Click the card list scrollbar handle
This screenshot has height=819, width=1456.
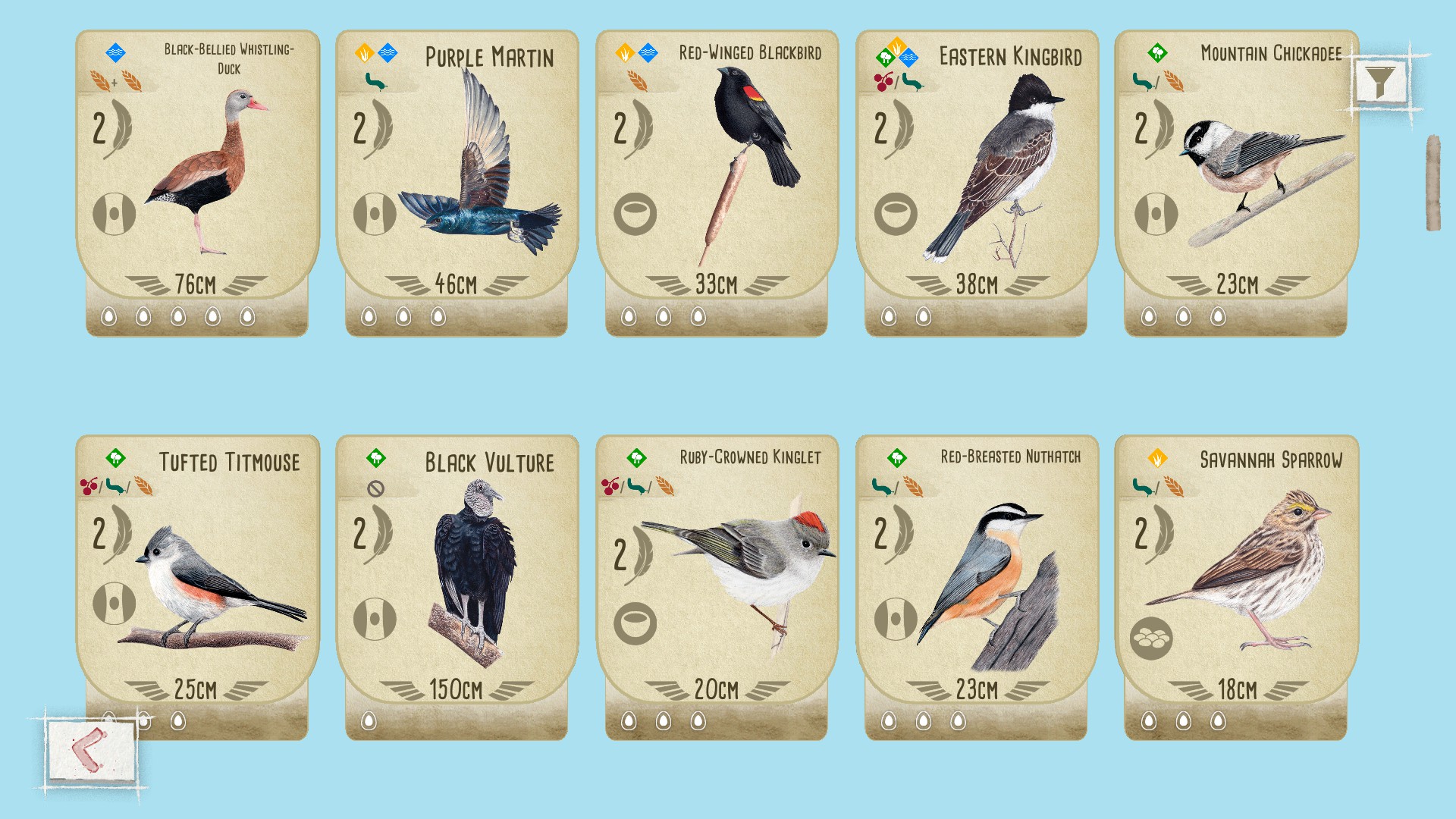1432,183
